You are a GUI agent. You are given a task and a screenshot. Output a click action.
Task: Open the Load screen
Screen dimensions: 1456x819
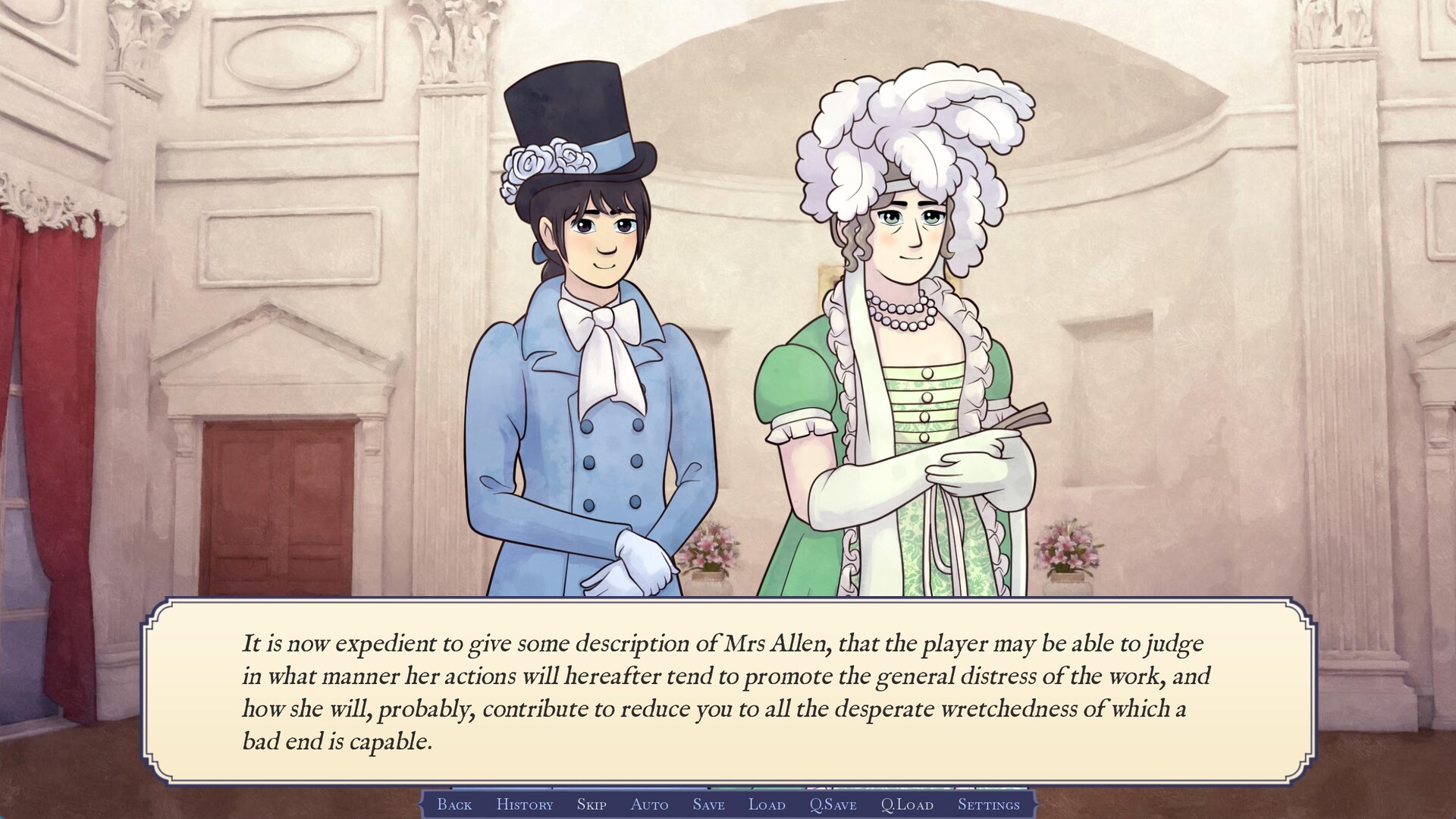click(x=766, y=805)
